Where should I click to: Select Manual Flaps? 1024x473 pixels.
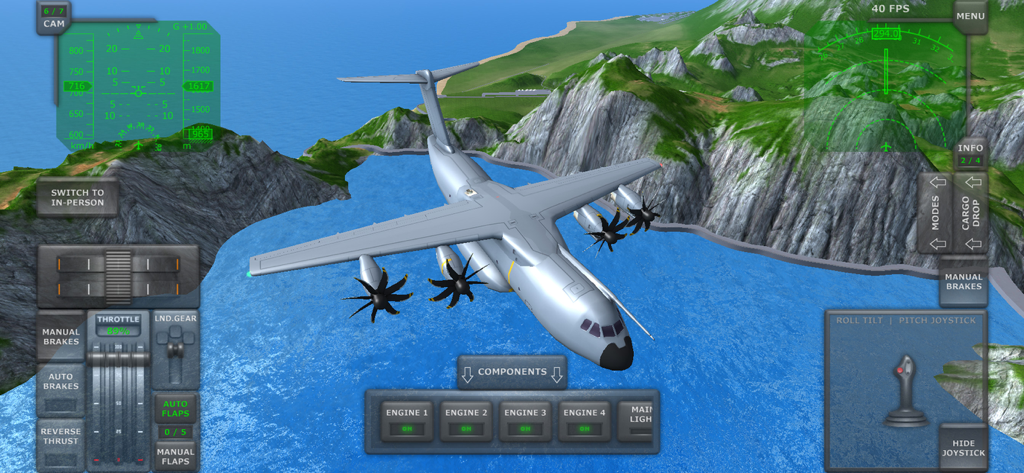pyautogui.click(x=175, y=456)
